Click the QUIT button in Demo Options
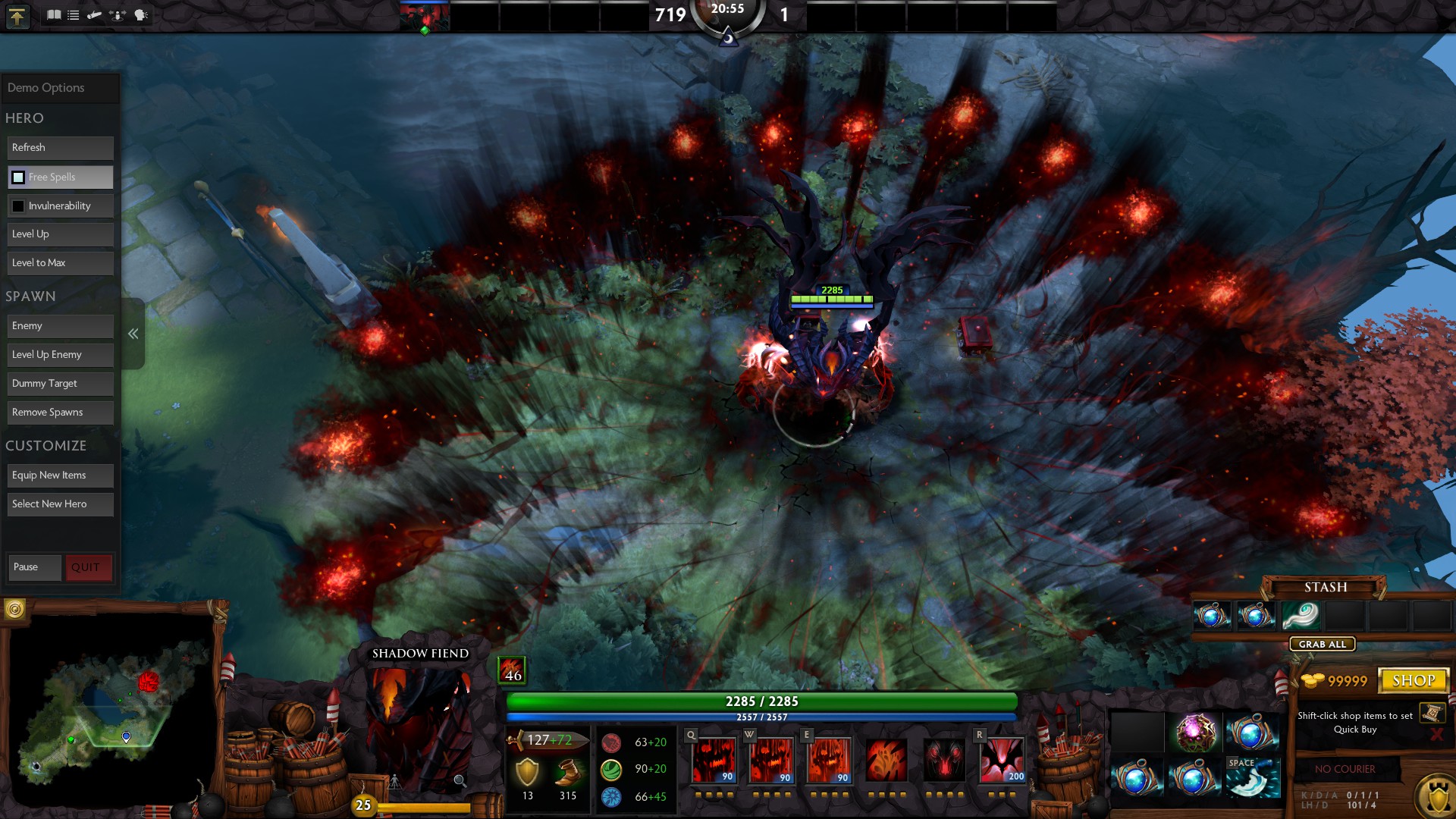The height and width of the screenshot is (819, 1456). pos(89,567)
